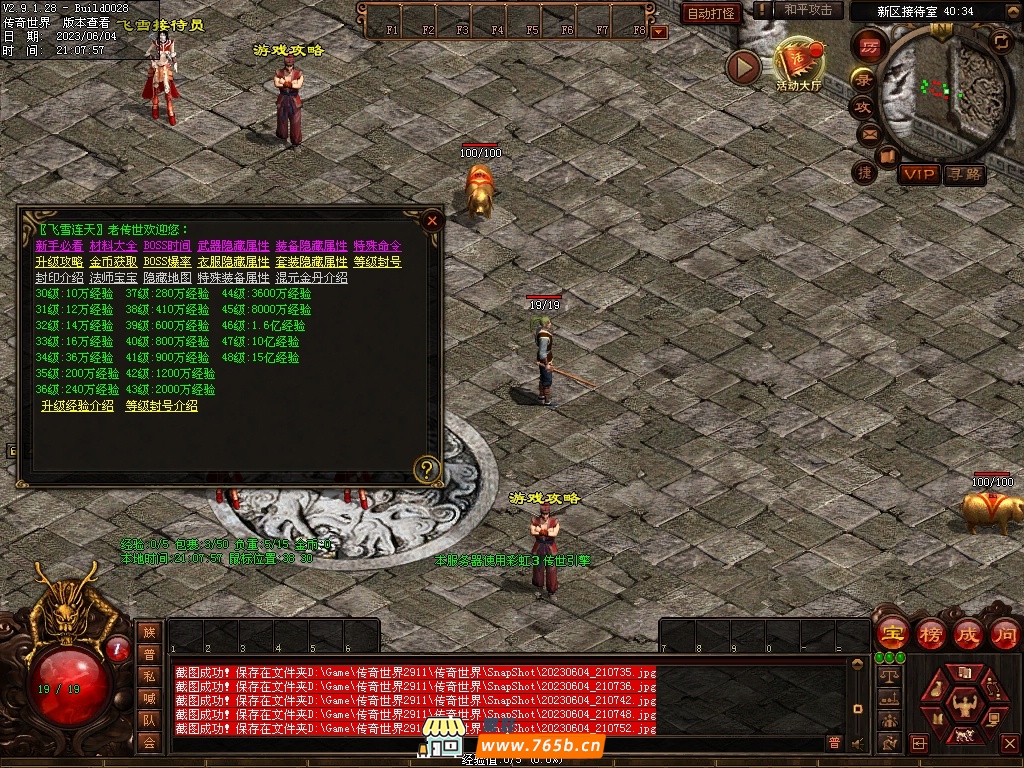Toggle 自动打怪 auto-fight button
This screenshot has height=768, width=1024.
pos(711,13)
